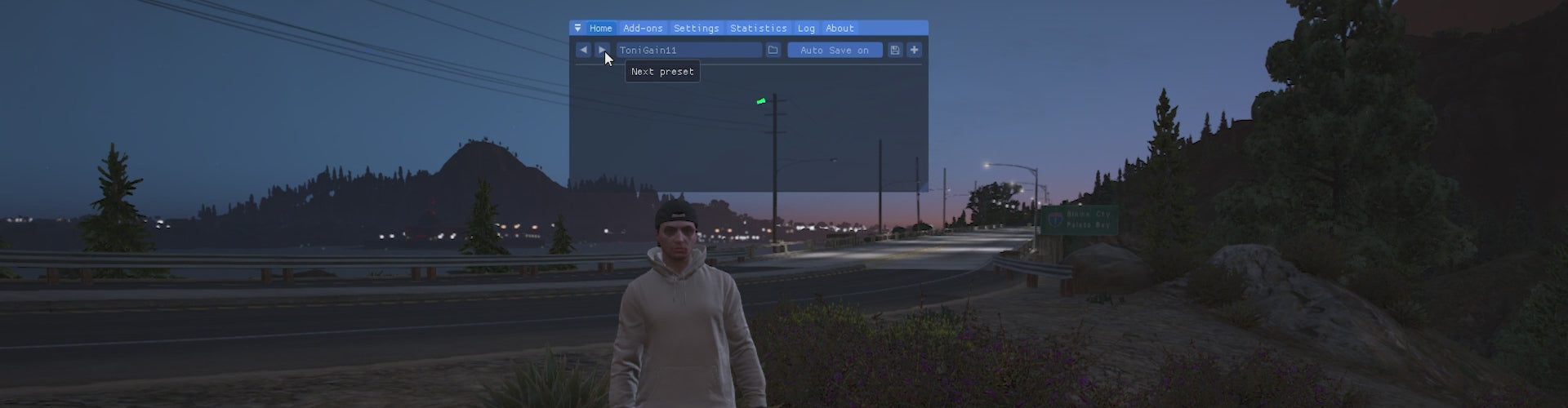Open the Log tab

pyautogui.click(x=806, y=29)
